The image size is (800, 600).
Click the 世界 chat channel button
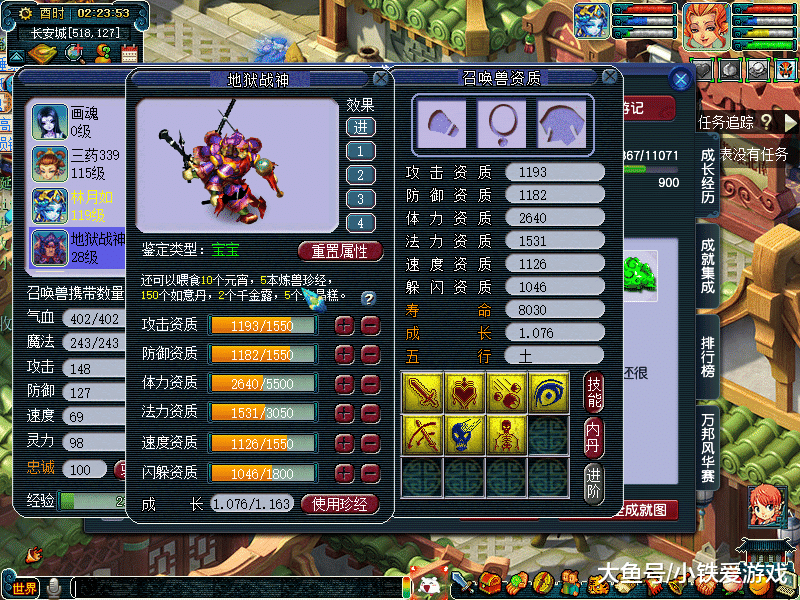(x=25, y=587)
